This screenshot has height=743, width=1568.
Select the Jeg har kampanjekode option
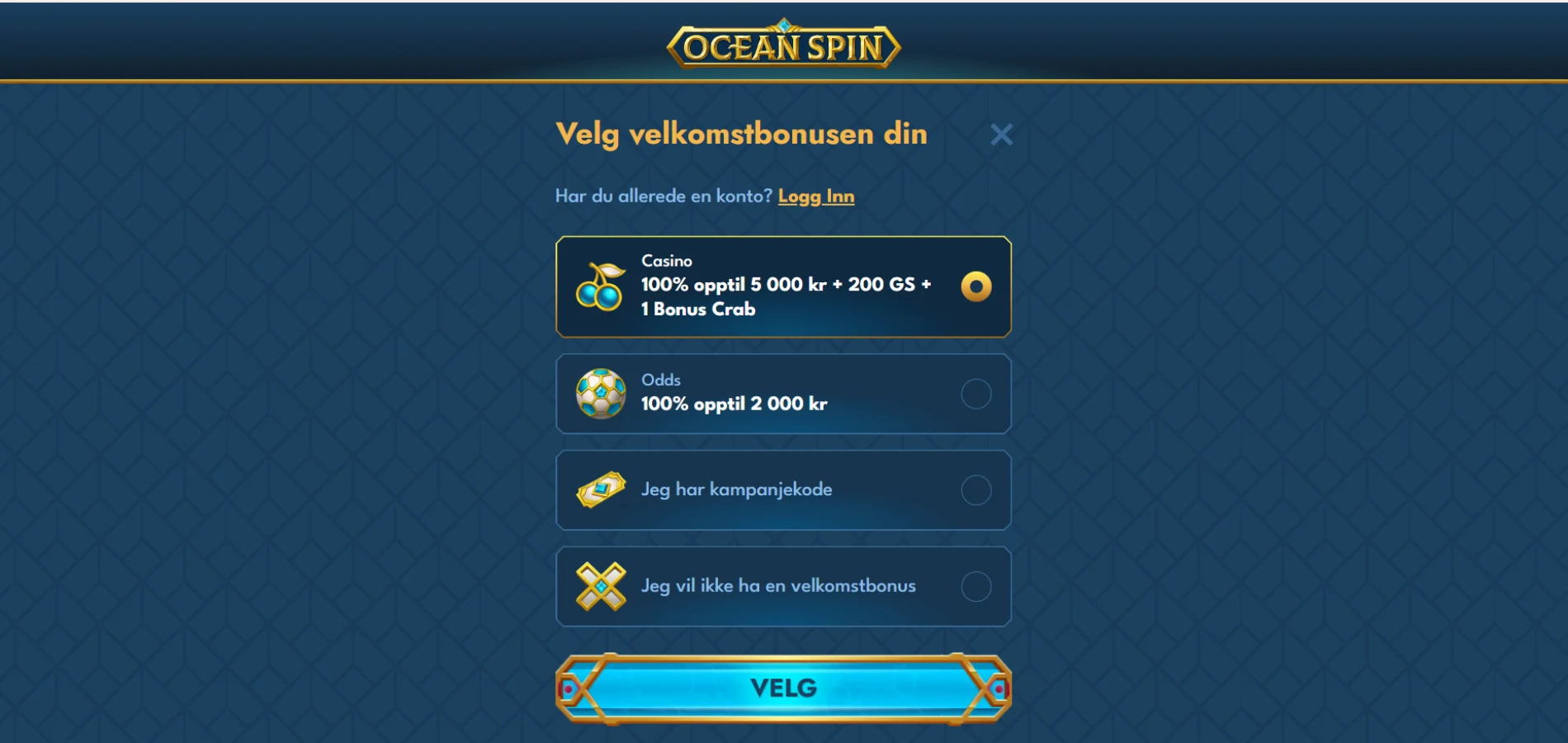(x=977, y=490)
